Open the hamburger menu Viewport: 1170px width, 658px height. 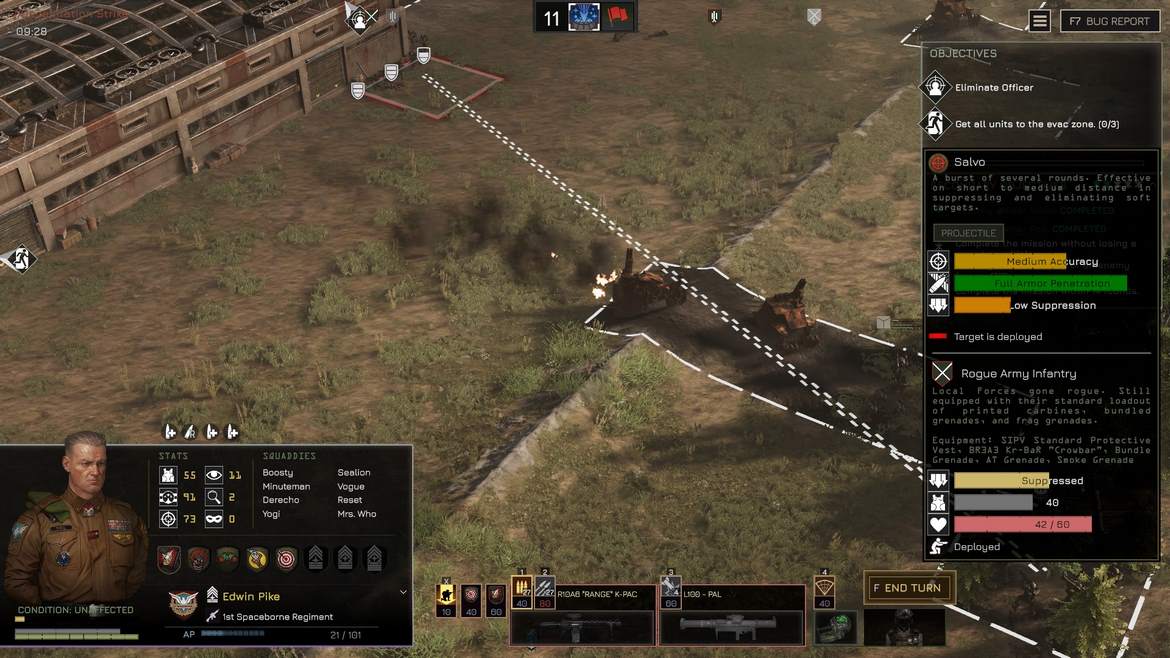pyautogui.click(x=1040, y=21)
